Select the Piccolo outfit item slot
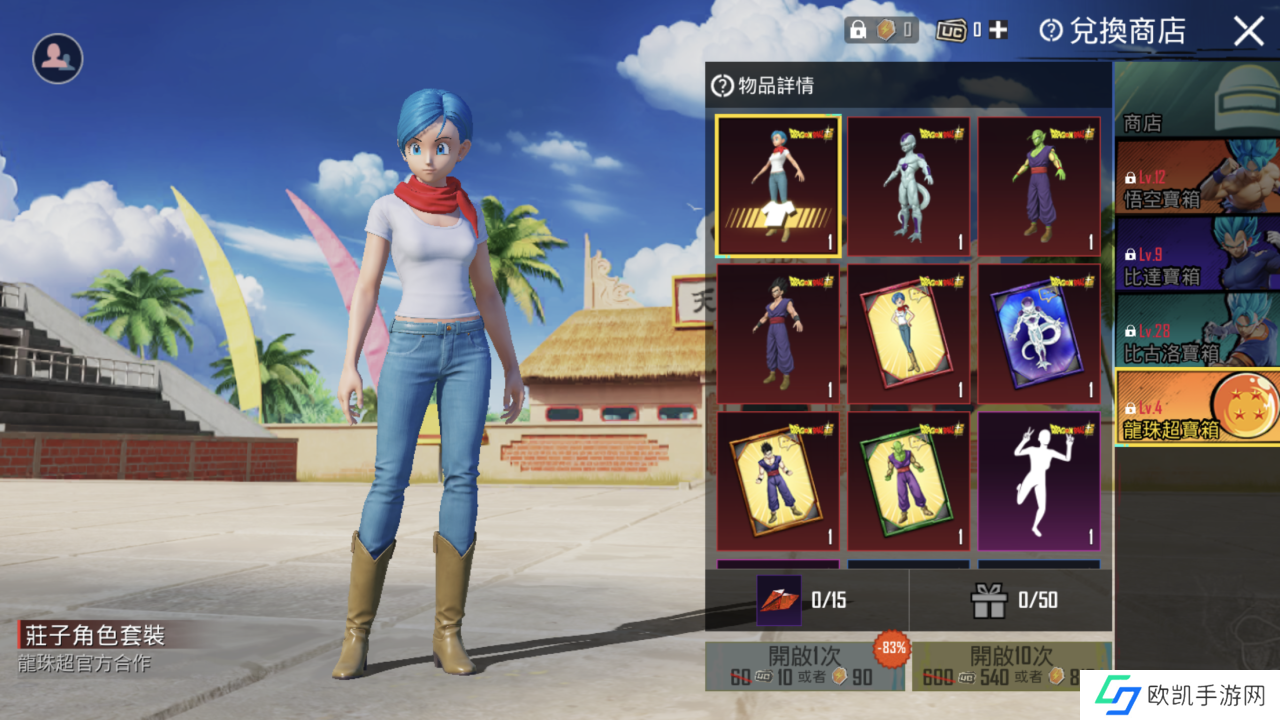 point(1039,186)
